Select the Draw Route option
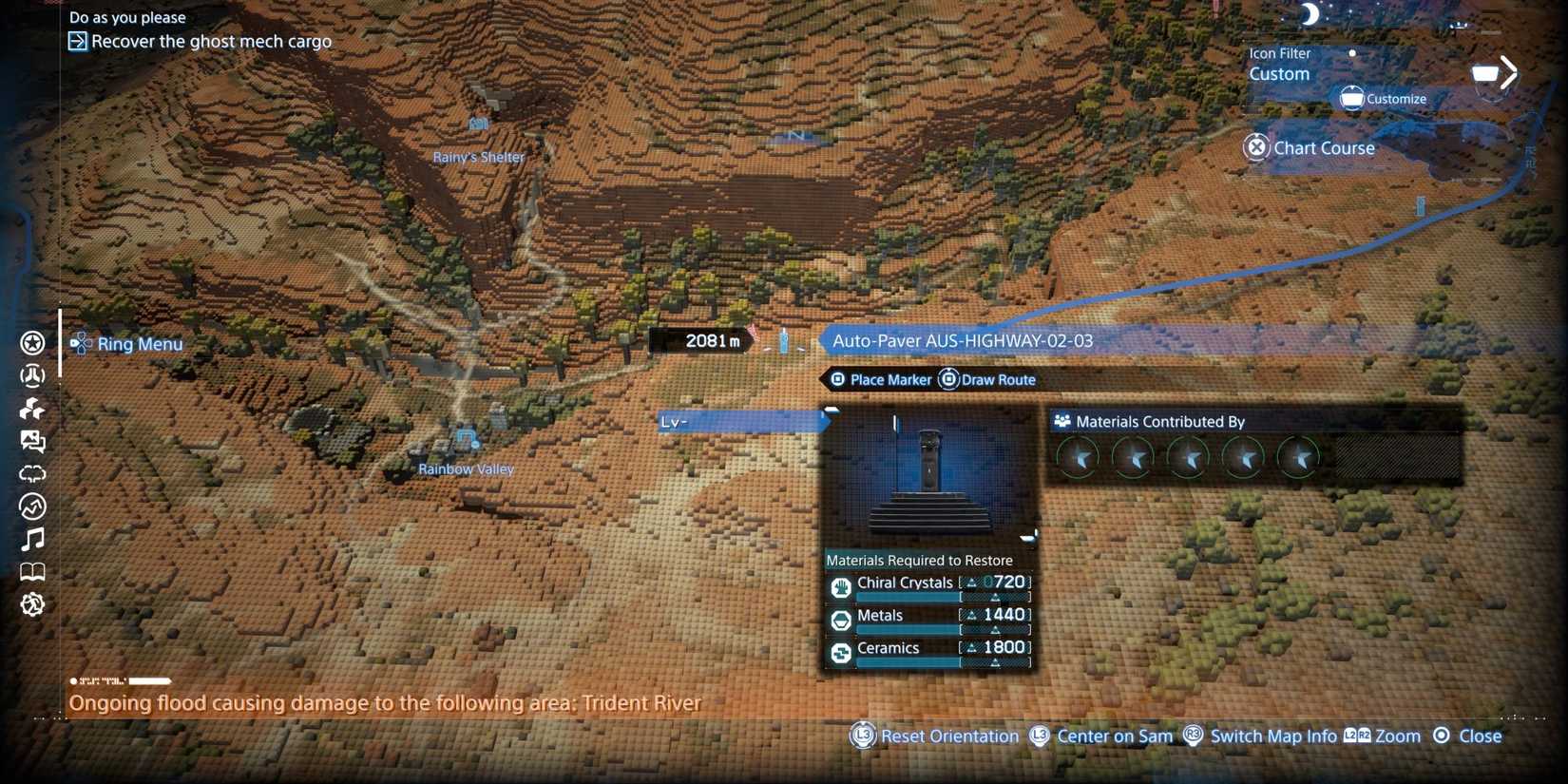 999,379
